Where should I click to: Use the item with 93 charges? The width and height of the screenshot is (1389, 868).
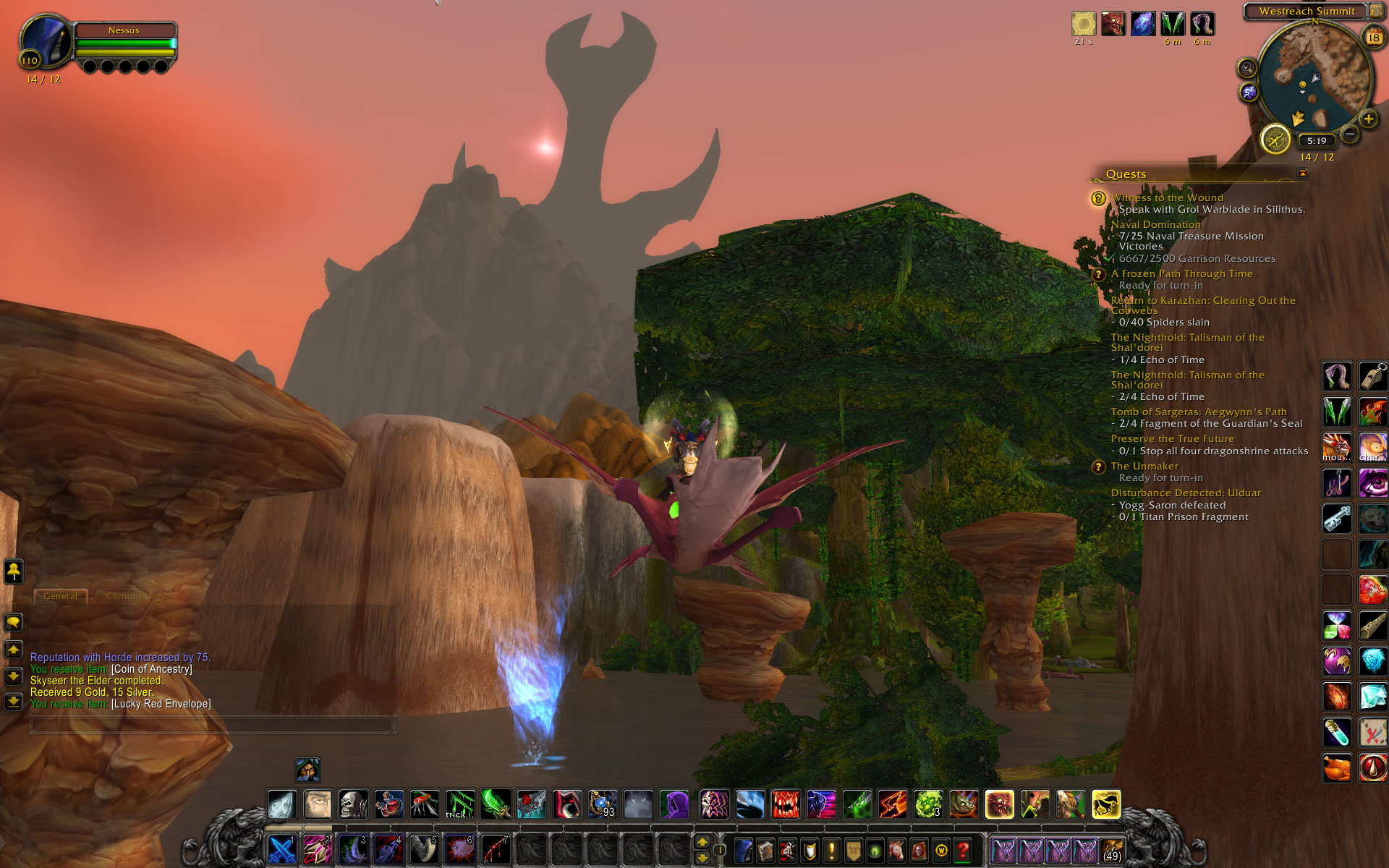tap(602, 804)
